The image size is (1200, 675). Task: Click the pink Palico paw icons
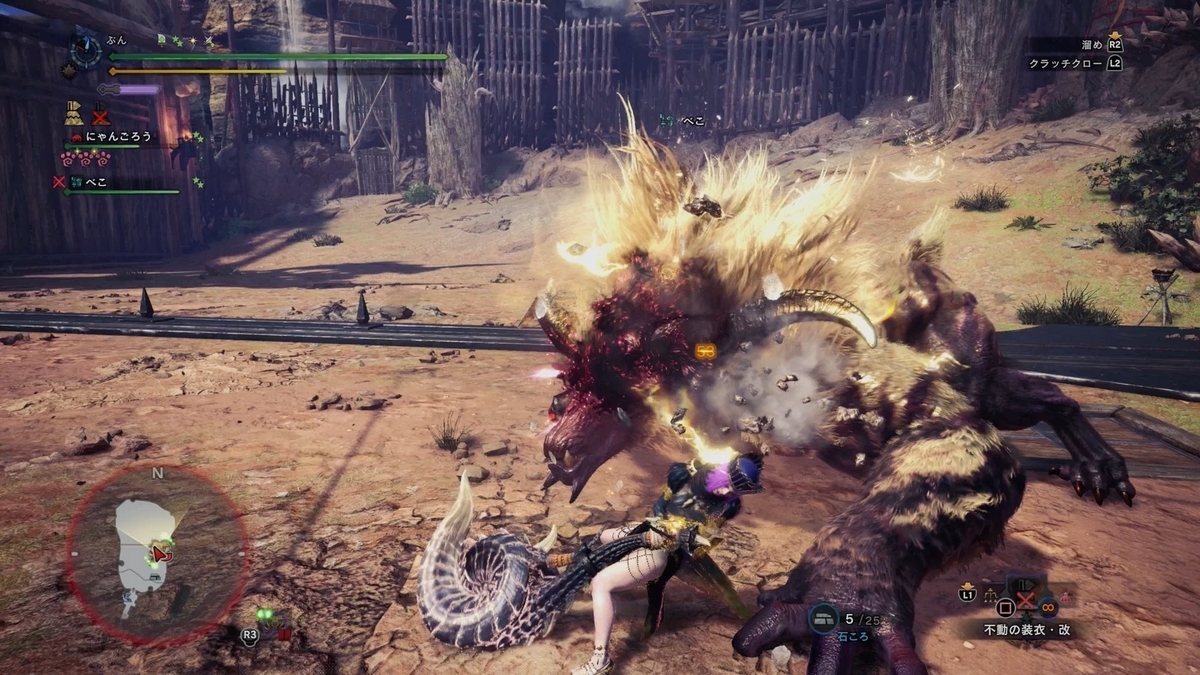pos(86,159)
